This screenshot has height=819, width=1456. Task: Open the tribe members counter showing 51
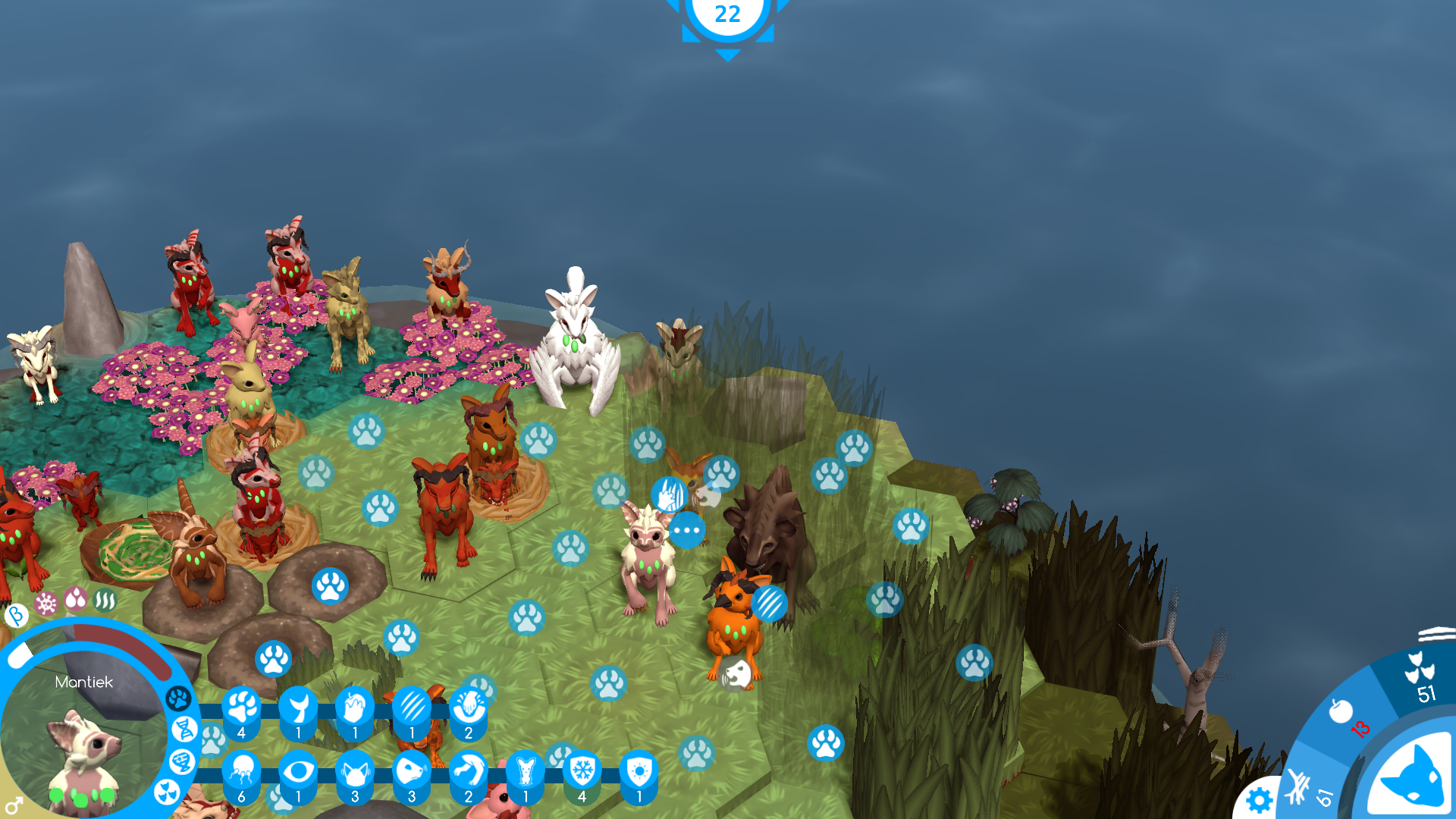tap(1421, 677)
